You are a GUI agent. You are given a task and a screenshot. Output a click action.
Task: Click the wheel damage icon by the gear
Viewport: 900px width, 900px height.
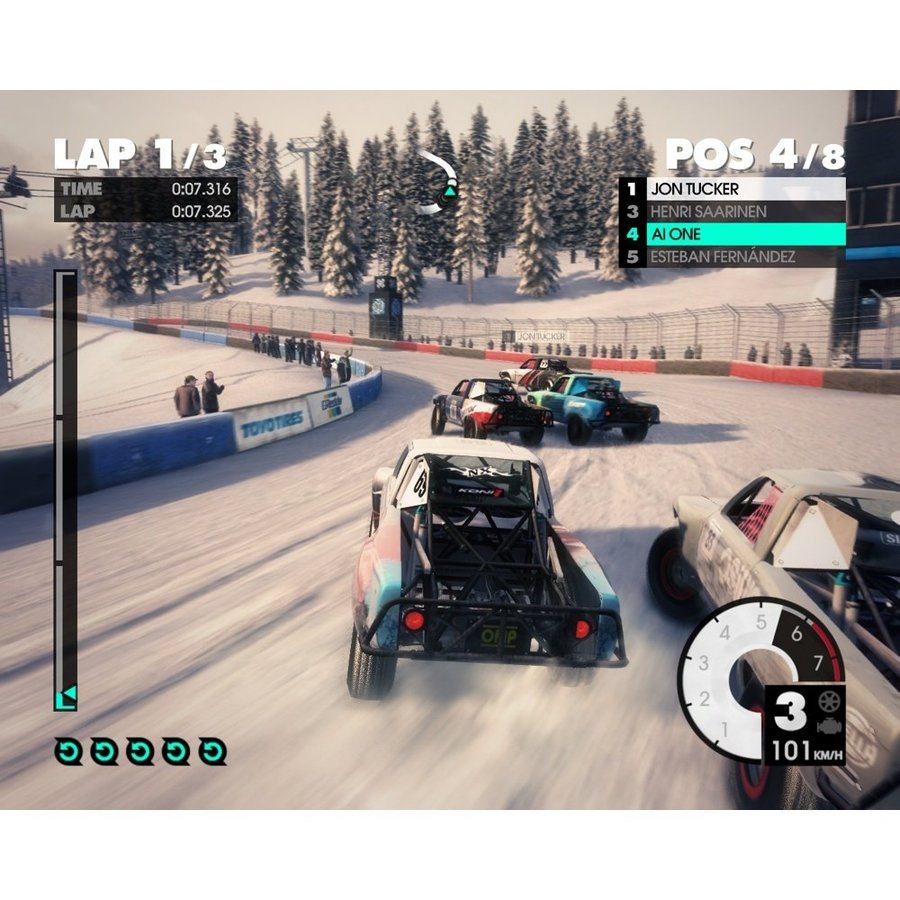[828, 701]
